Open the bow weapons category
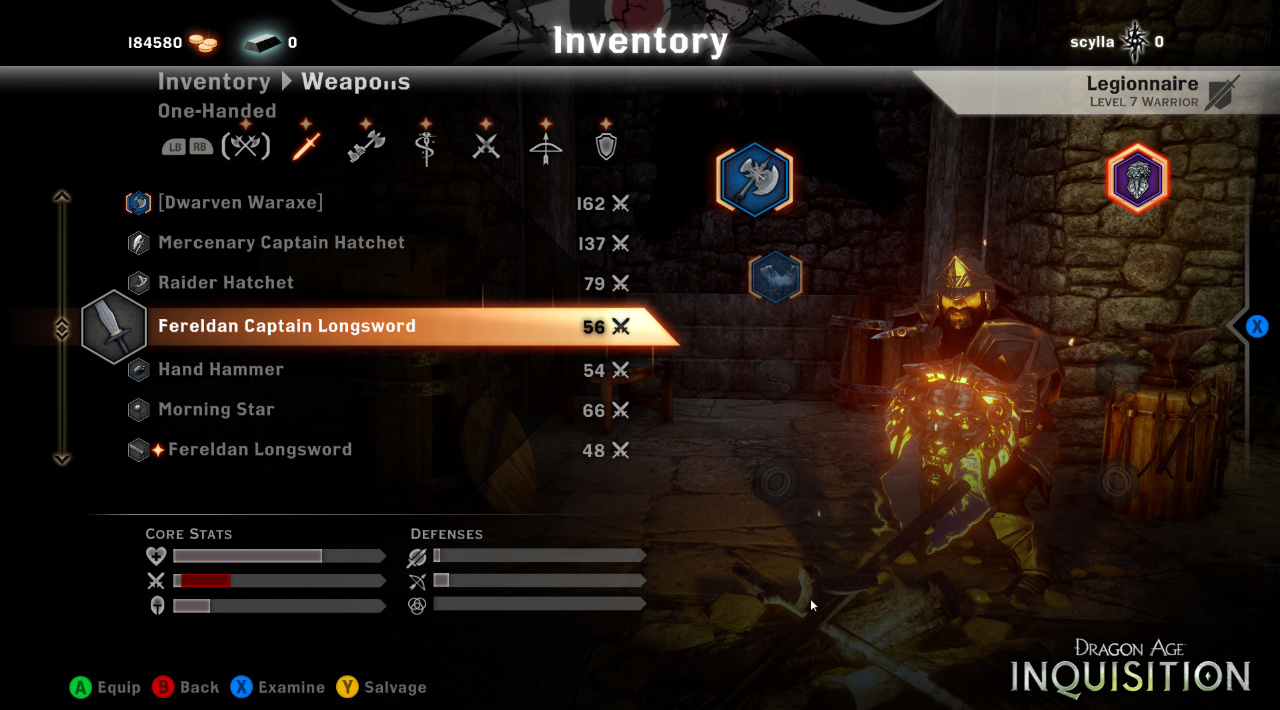1280x710 pixels. [x=546, y=146]
